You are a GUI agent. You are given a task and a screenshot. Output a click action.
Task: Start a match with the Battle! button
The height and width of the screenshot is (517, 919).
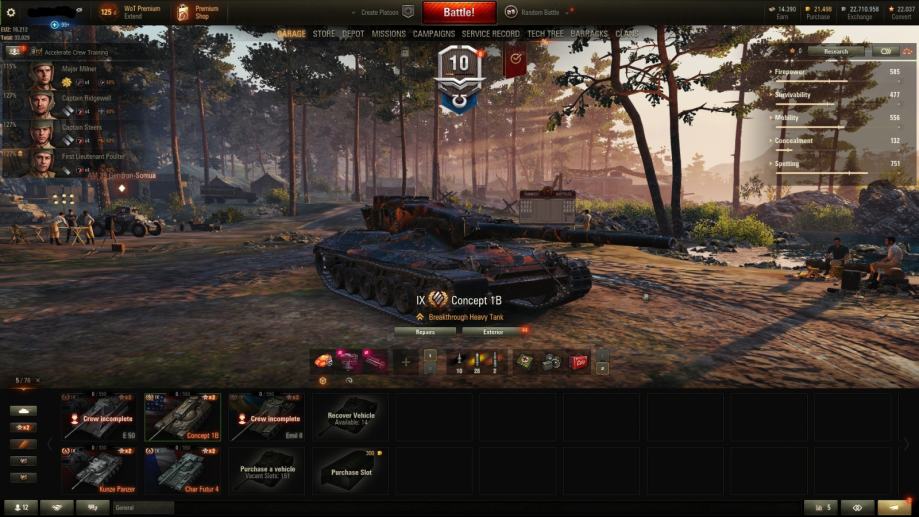[x=459, y=12]
